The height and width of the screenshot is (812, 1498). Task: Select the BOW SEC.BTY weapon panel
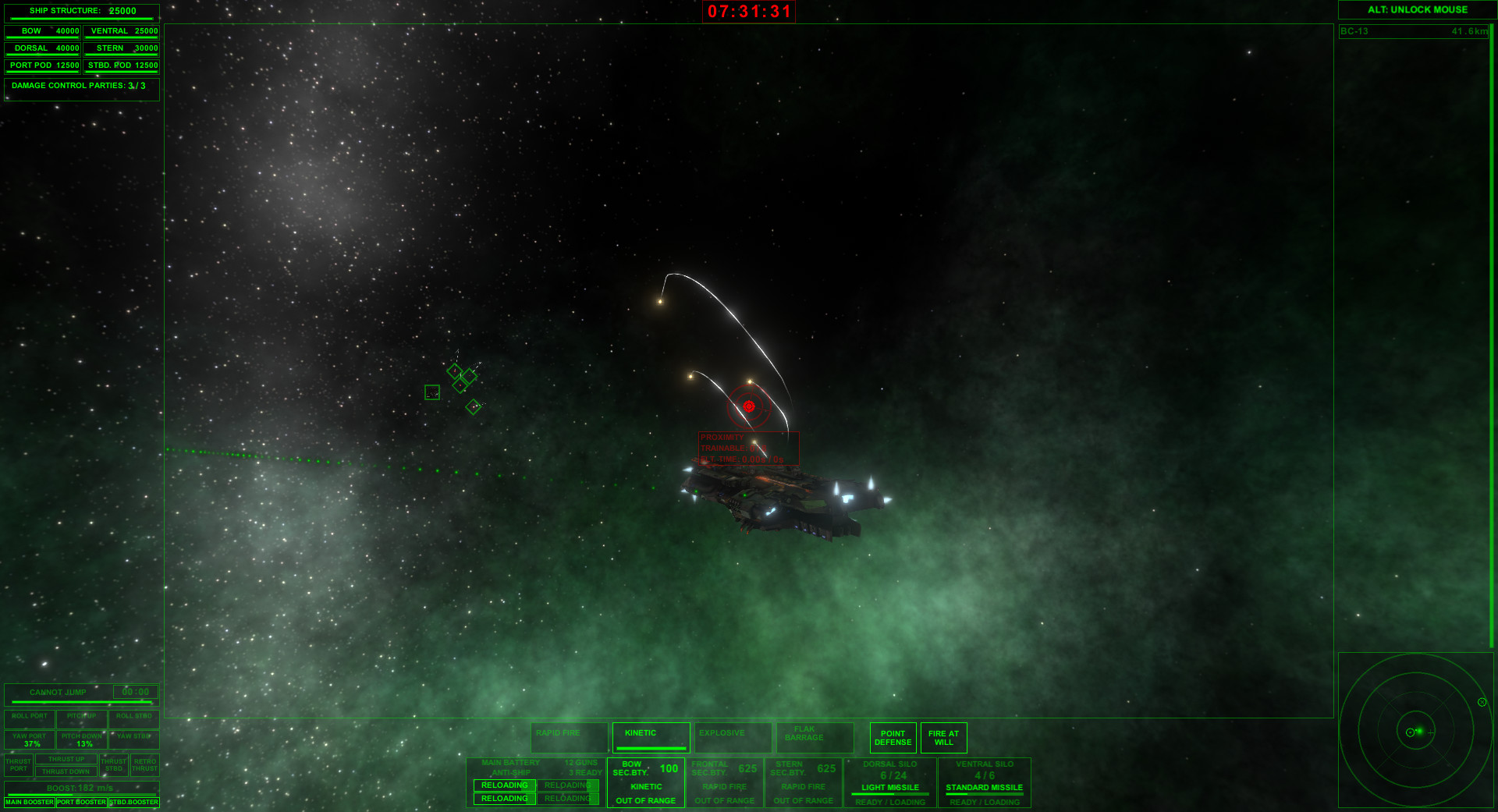(x=645, y=782)
